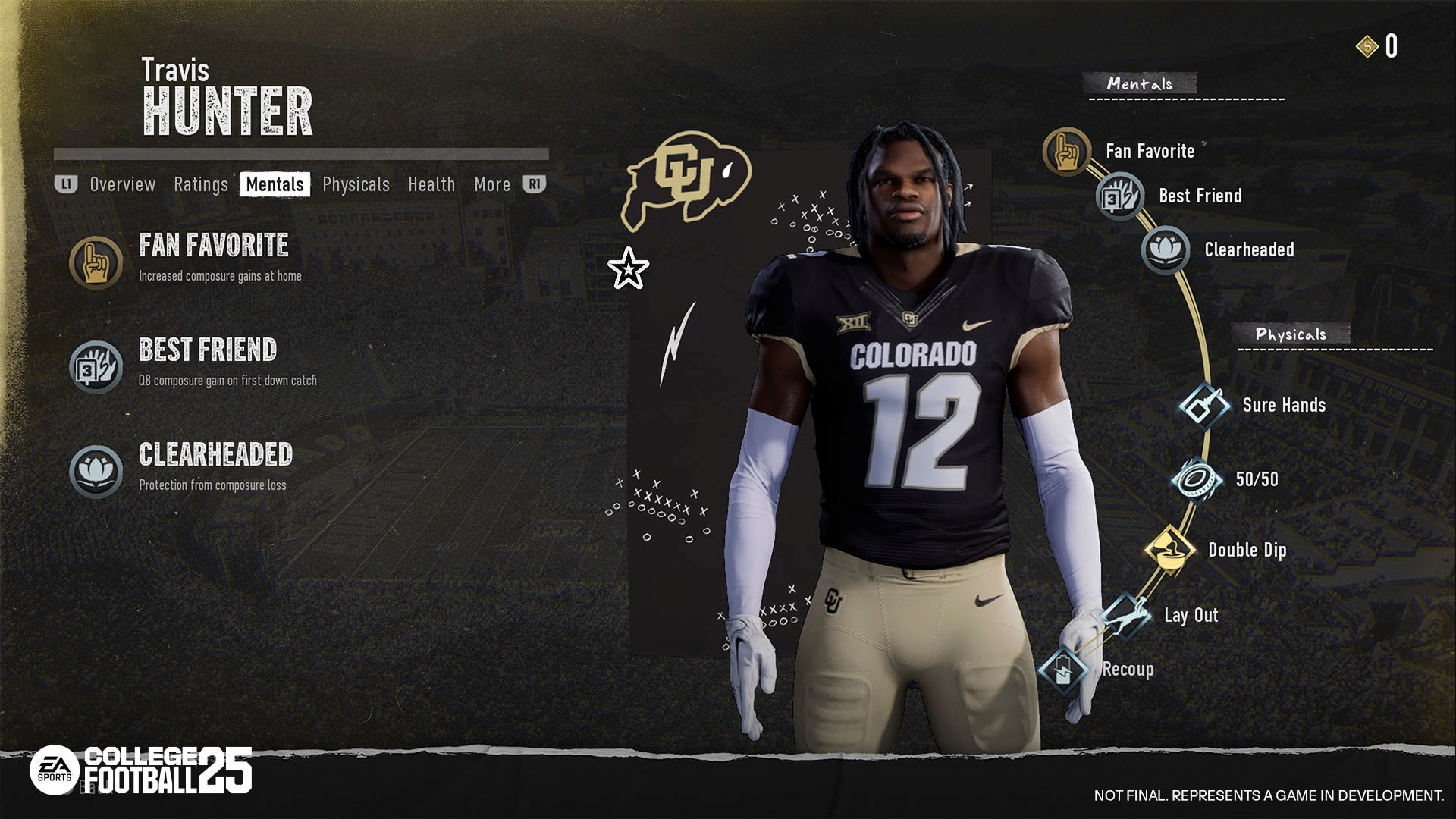The width and height of the screenshot is (1456, 819).
Task: Select the Sure Hands ability icon
Action: (1203, 406)
